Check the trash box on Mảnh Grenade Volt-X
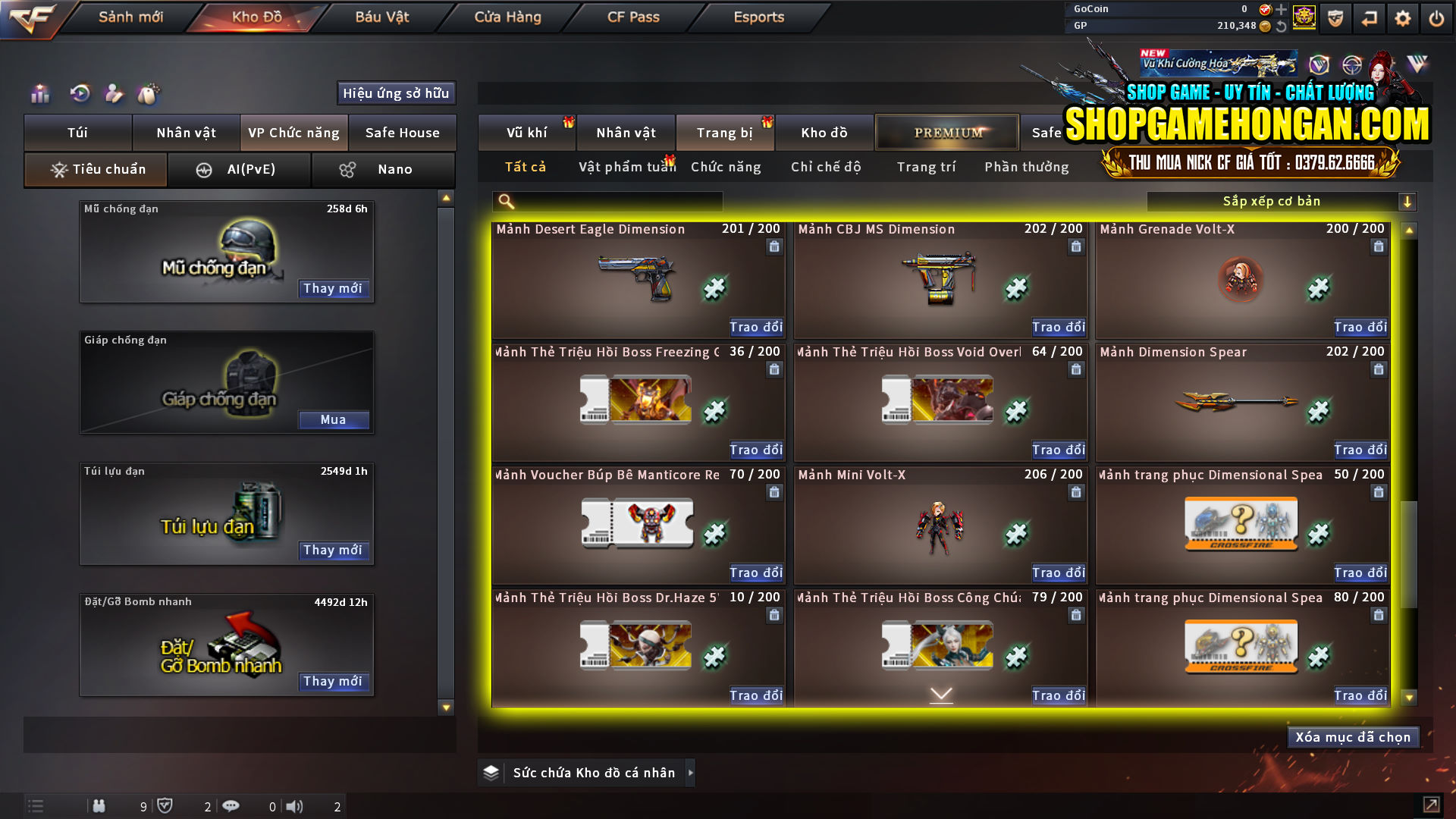This screenshot has width=1456, height=819. coord(1378,246)
